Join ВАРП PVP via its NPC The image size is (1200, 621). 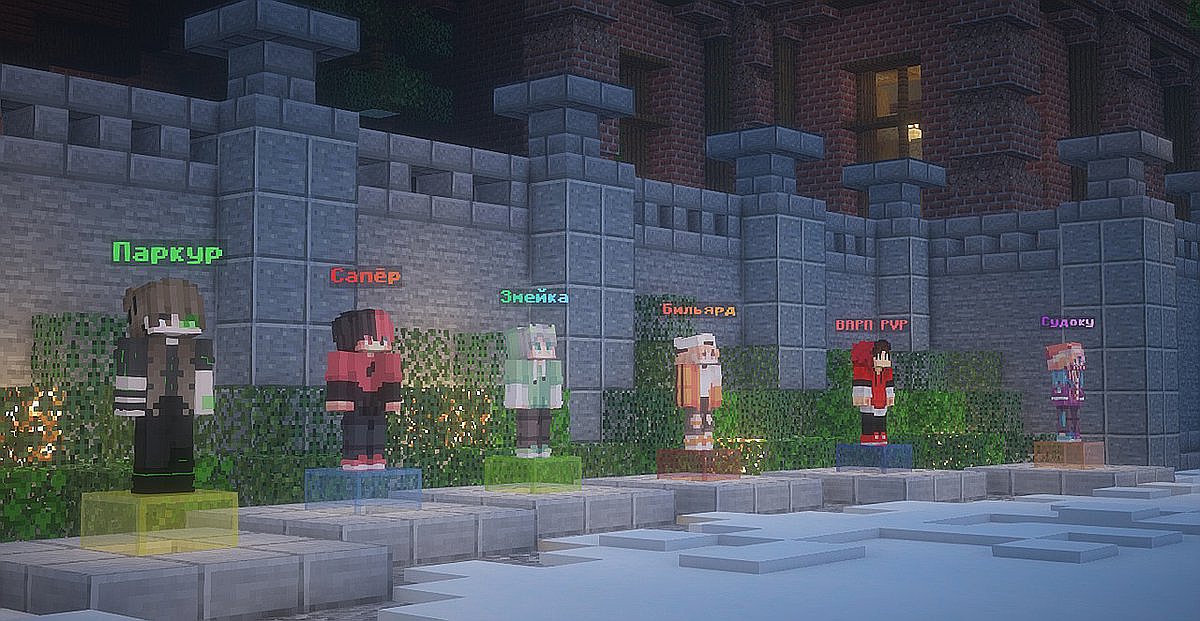pyautogui.click(x=873, y=390)
